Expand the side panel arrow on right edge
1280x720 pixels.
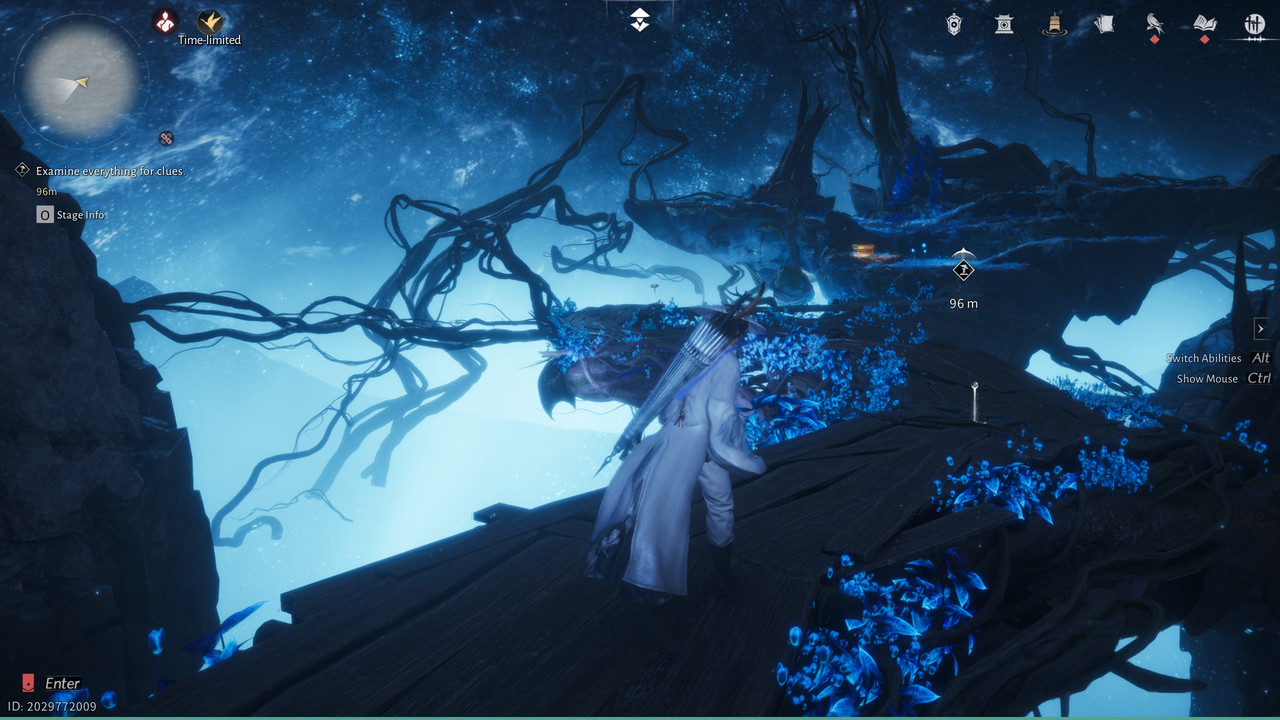pyautogui.click(x=1261, y=329)
